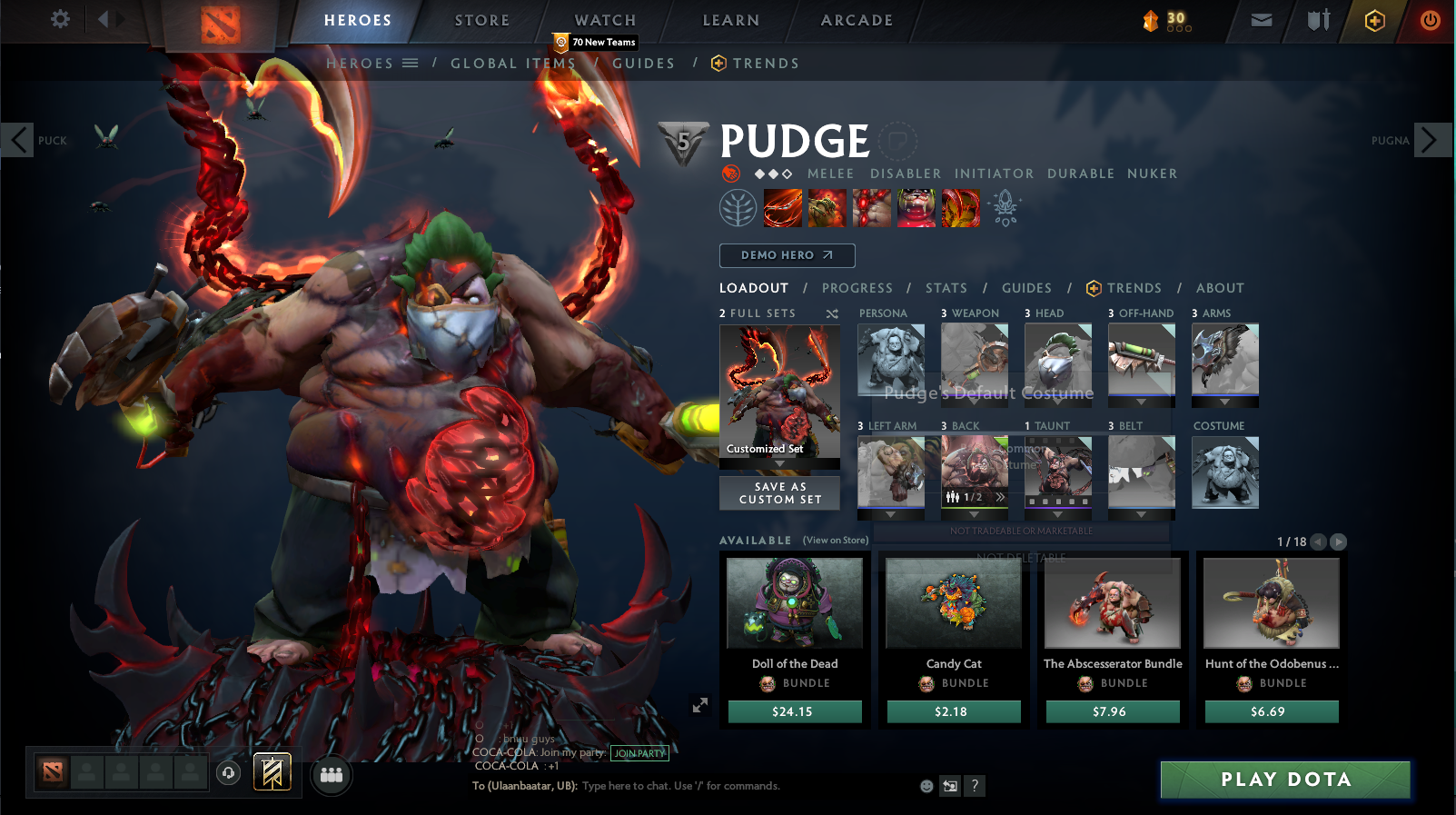View the Flesh Heap ability icon
The height and width of the screenshot is (815, 1456).
(871, 207)
